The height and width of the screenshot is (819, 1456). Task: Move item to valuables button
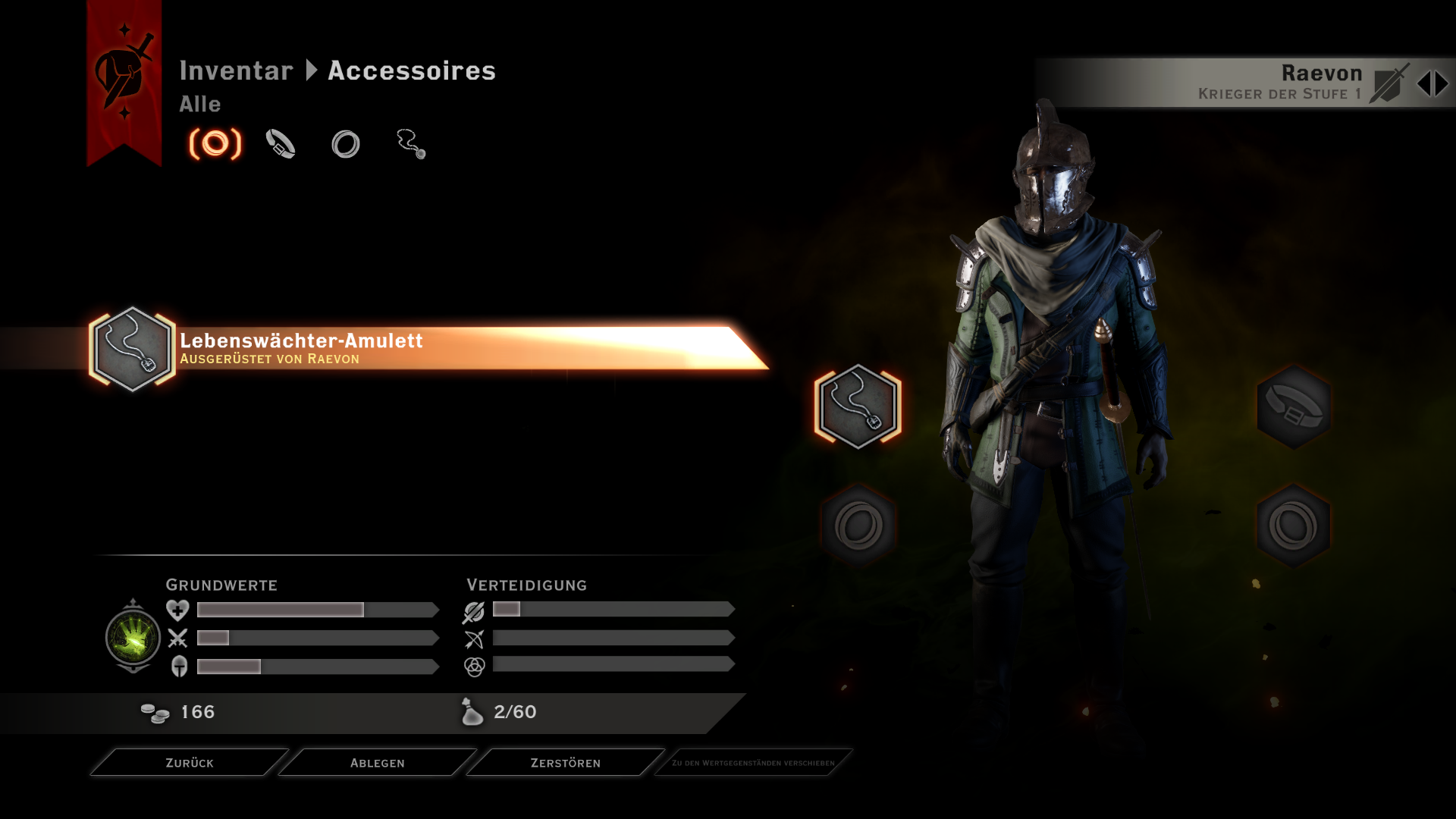[x=753, y=763]
